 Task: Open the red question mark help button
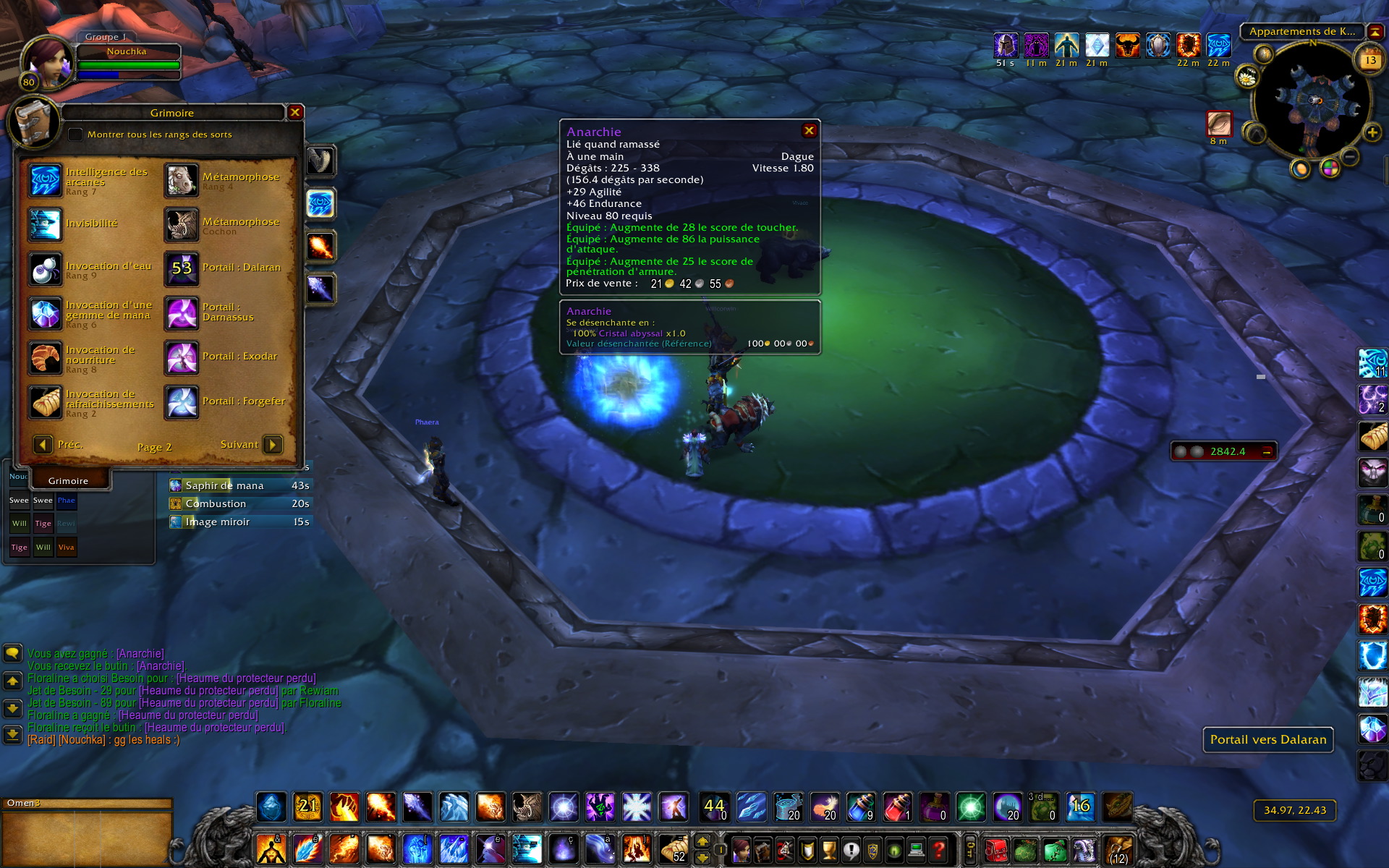coord(938,848)
